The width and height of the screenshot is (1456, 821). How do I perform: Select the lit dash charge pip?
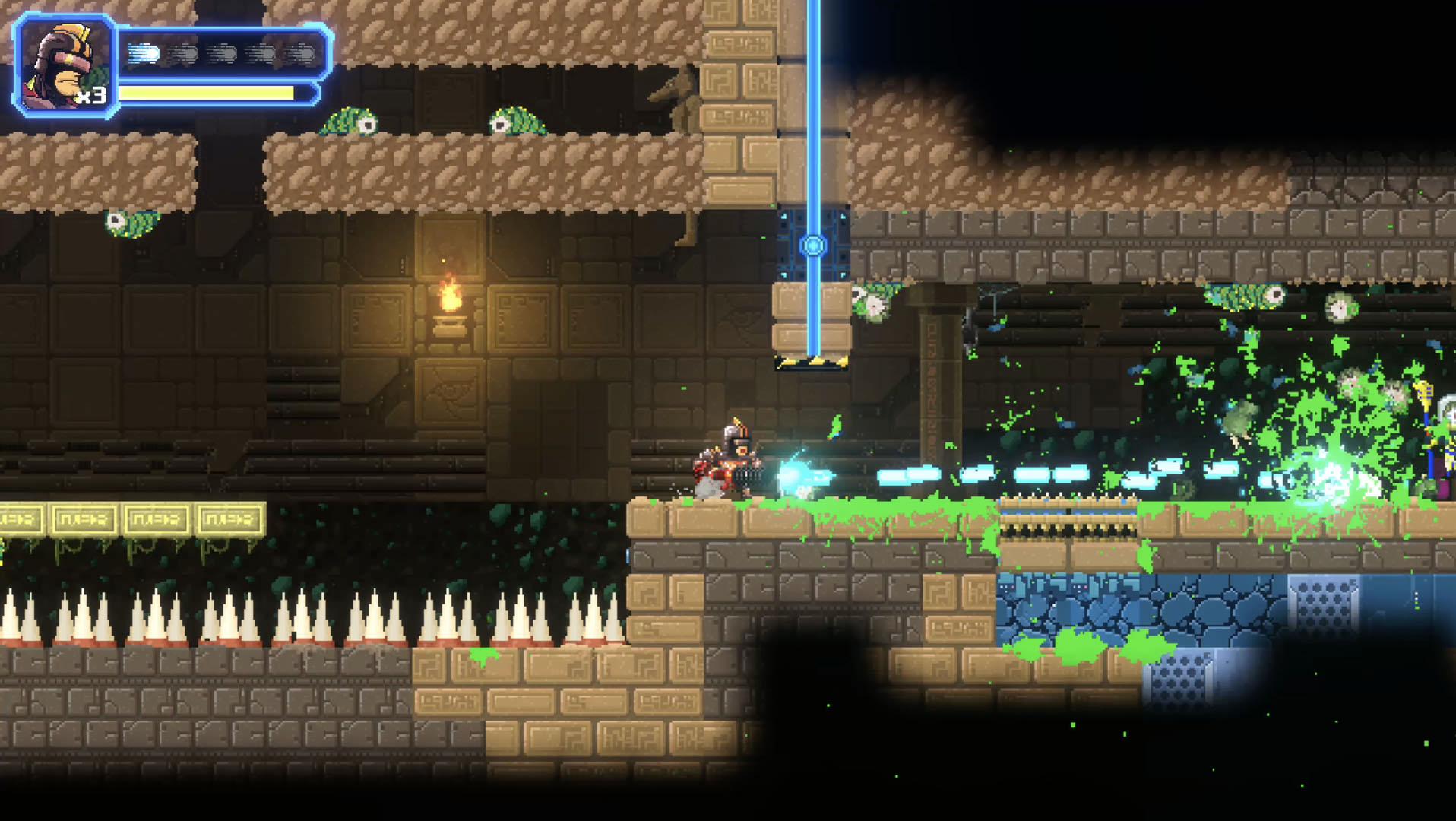click(x=143, y=53)
